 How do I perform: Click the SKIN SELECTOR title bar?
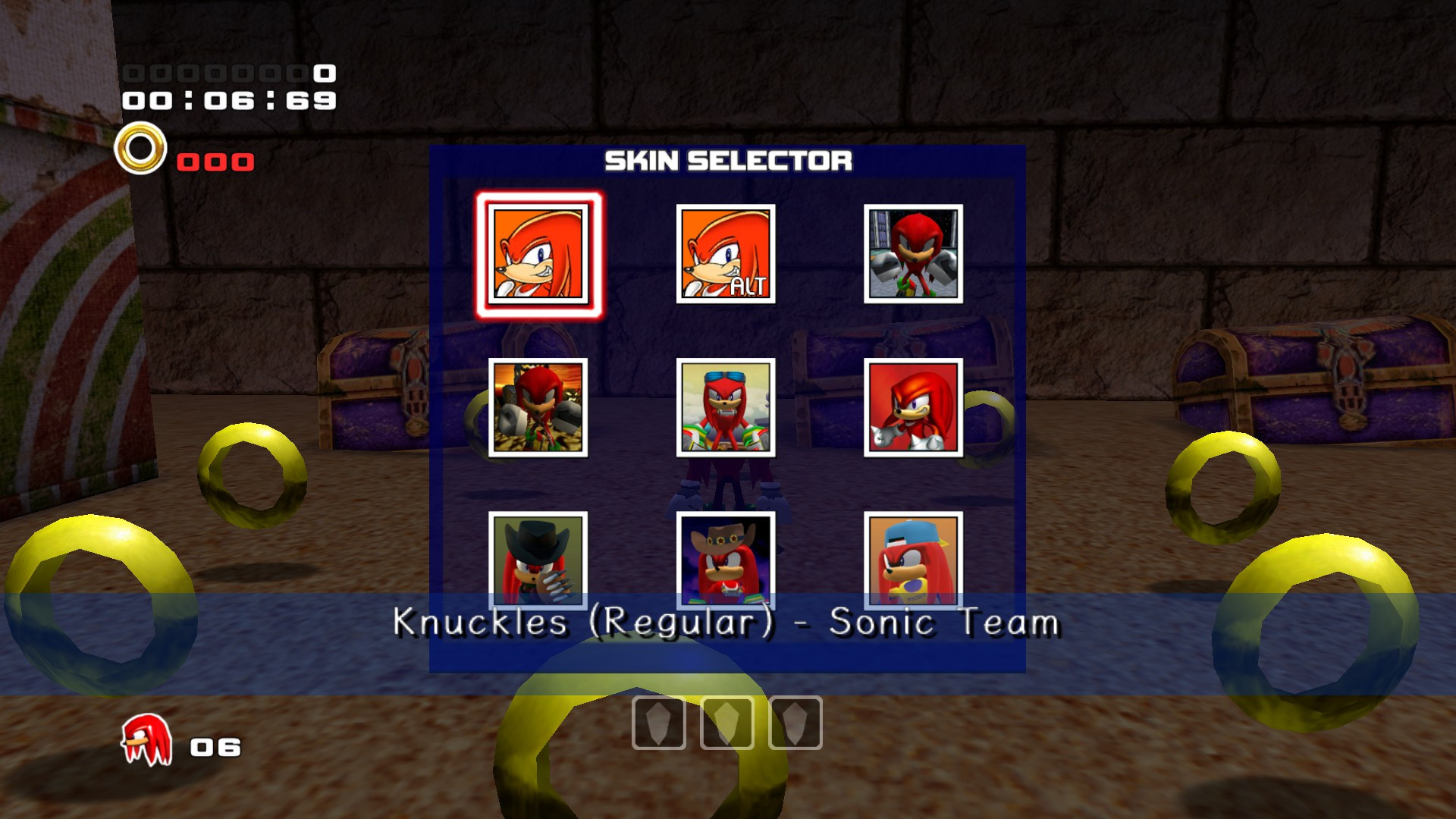point(728,160)
